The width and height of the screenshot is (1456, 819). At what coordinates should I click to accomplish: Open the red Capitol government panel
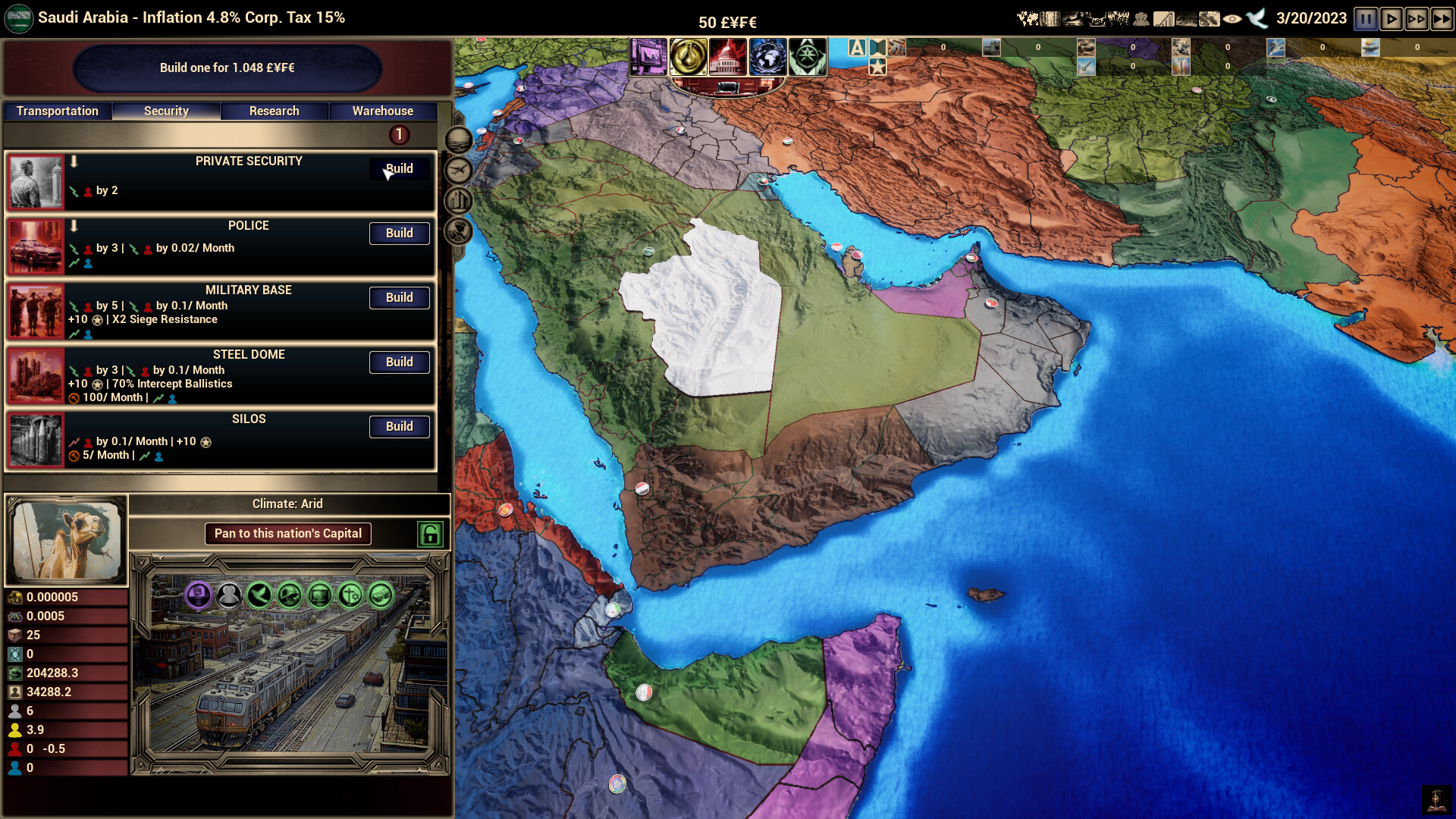point(728,57)
